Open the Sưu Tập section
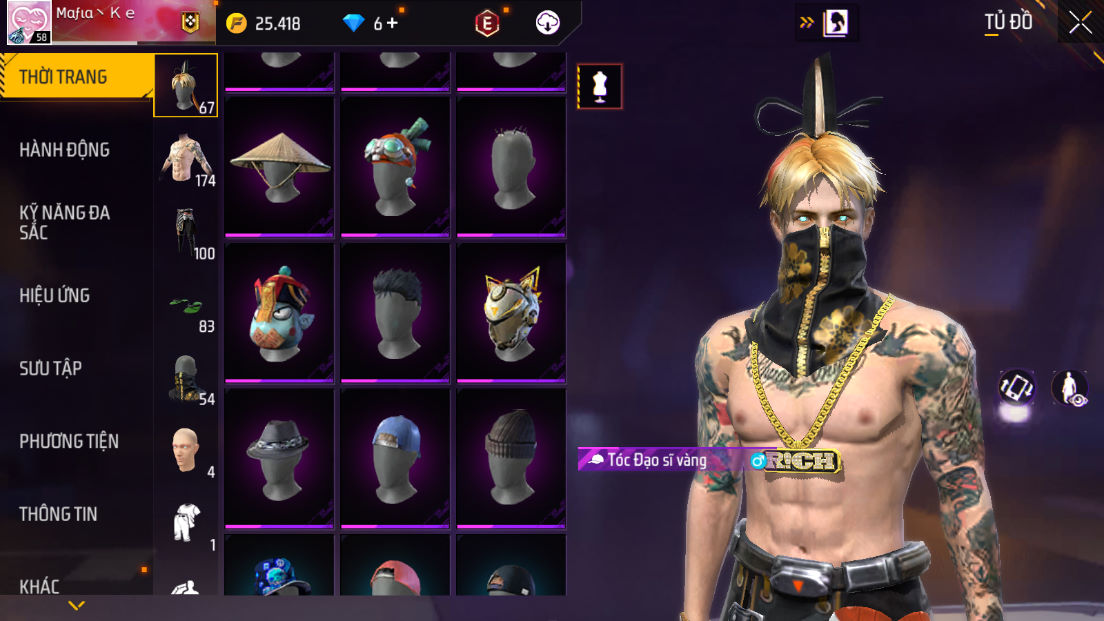The image size is (1104, 621). click(51, 368)
